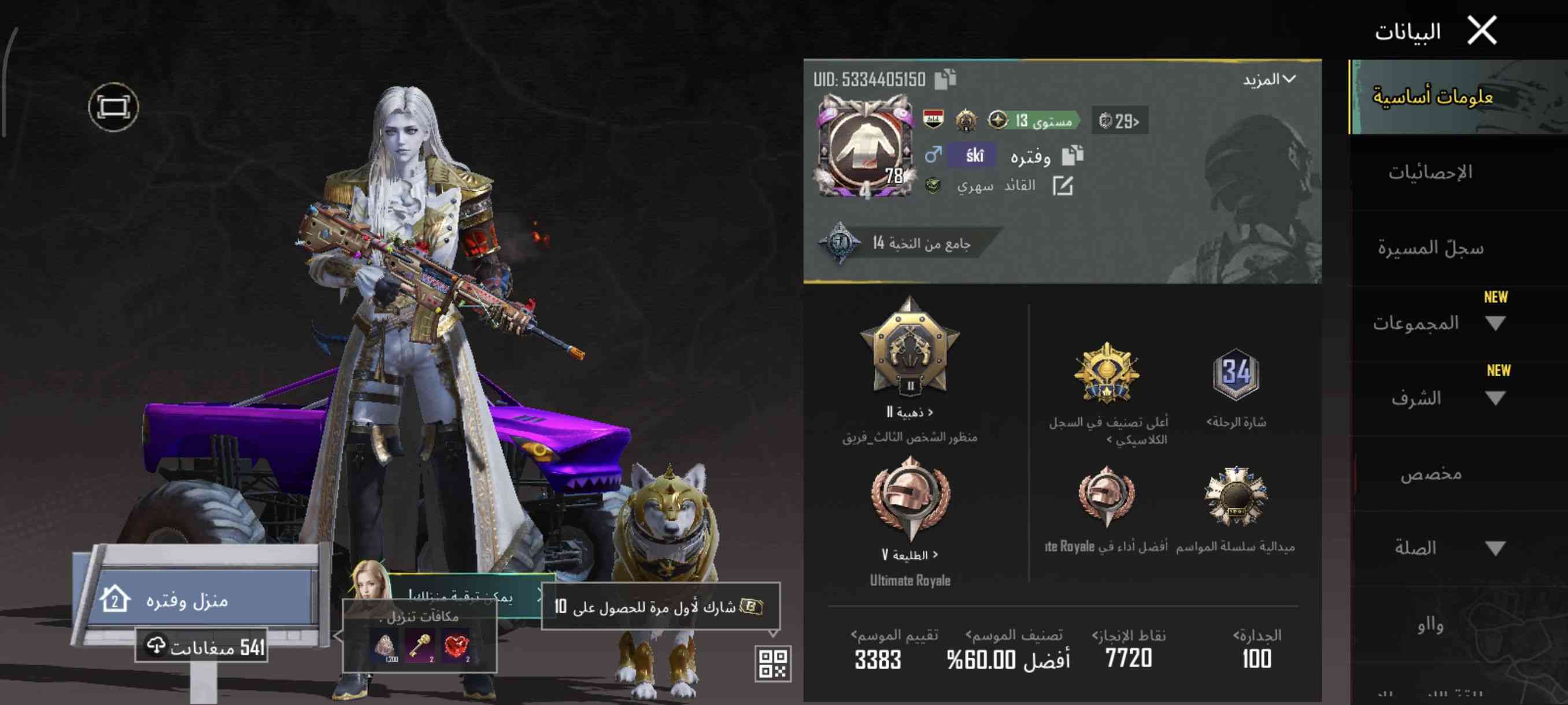
Task: Open the المزيد more dropdown
Action: pyautogui.click(x=1270, y=80)
